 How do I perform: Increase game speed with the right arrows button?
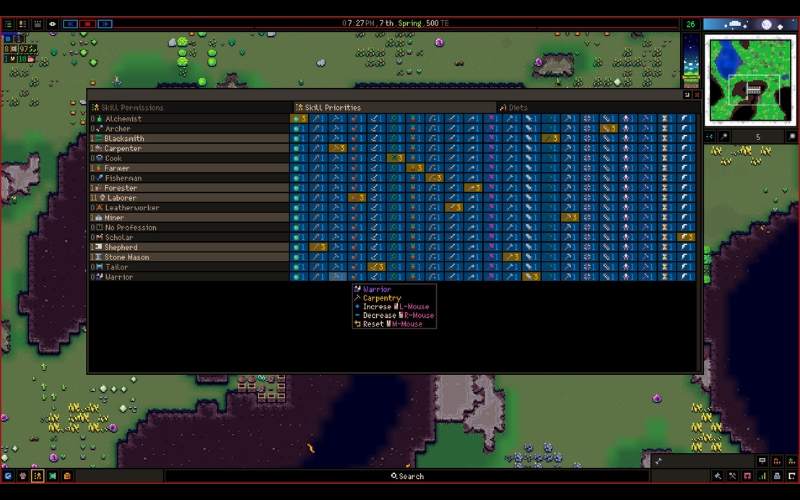coord(106,23)
